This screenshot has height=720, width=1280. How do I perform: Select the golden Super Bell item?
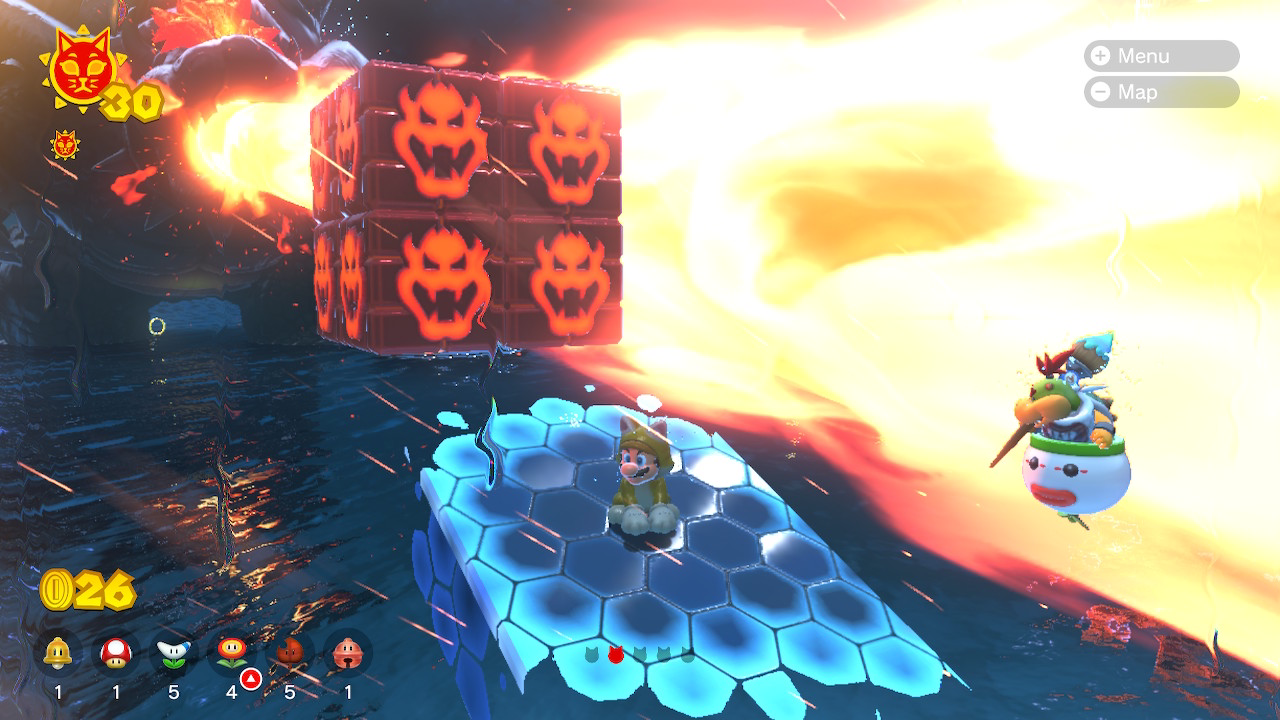coord(58,654)
